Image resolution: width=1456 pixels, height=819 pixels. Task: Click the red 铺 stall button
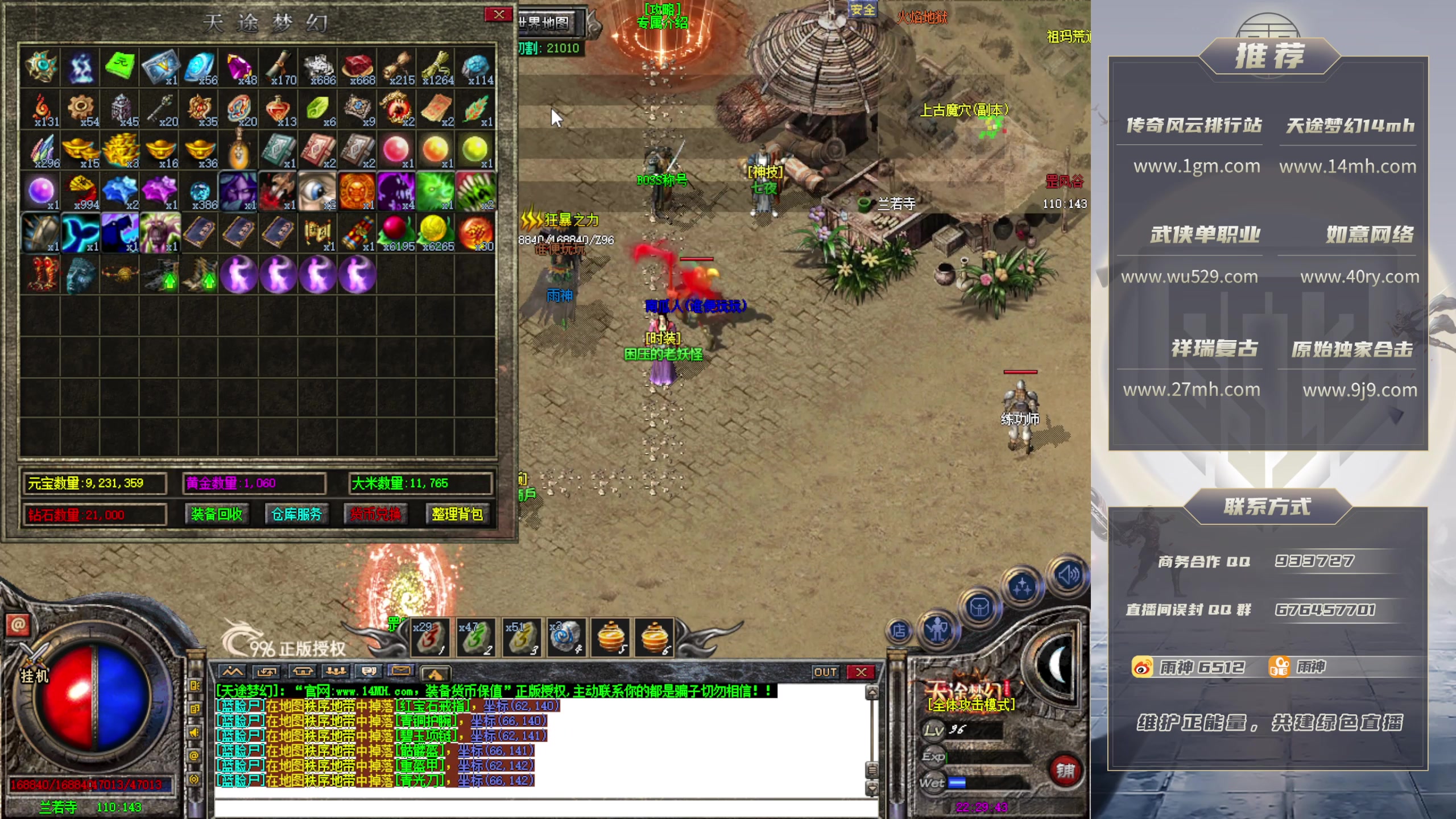1065,771
